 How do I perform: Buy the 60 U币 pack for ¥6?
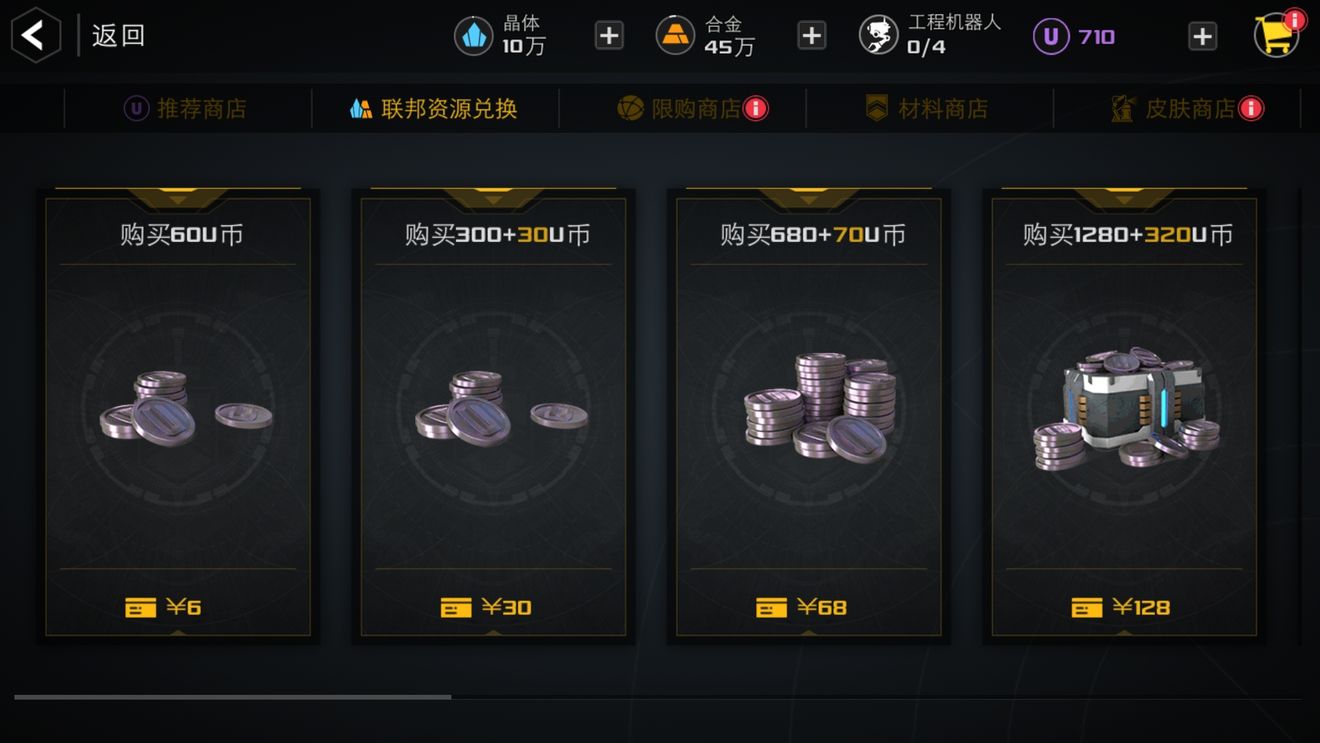click(178, 415)
